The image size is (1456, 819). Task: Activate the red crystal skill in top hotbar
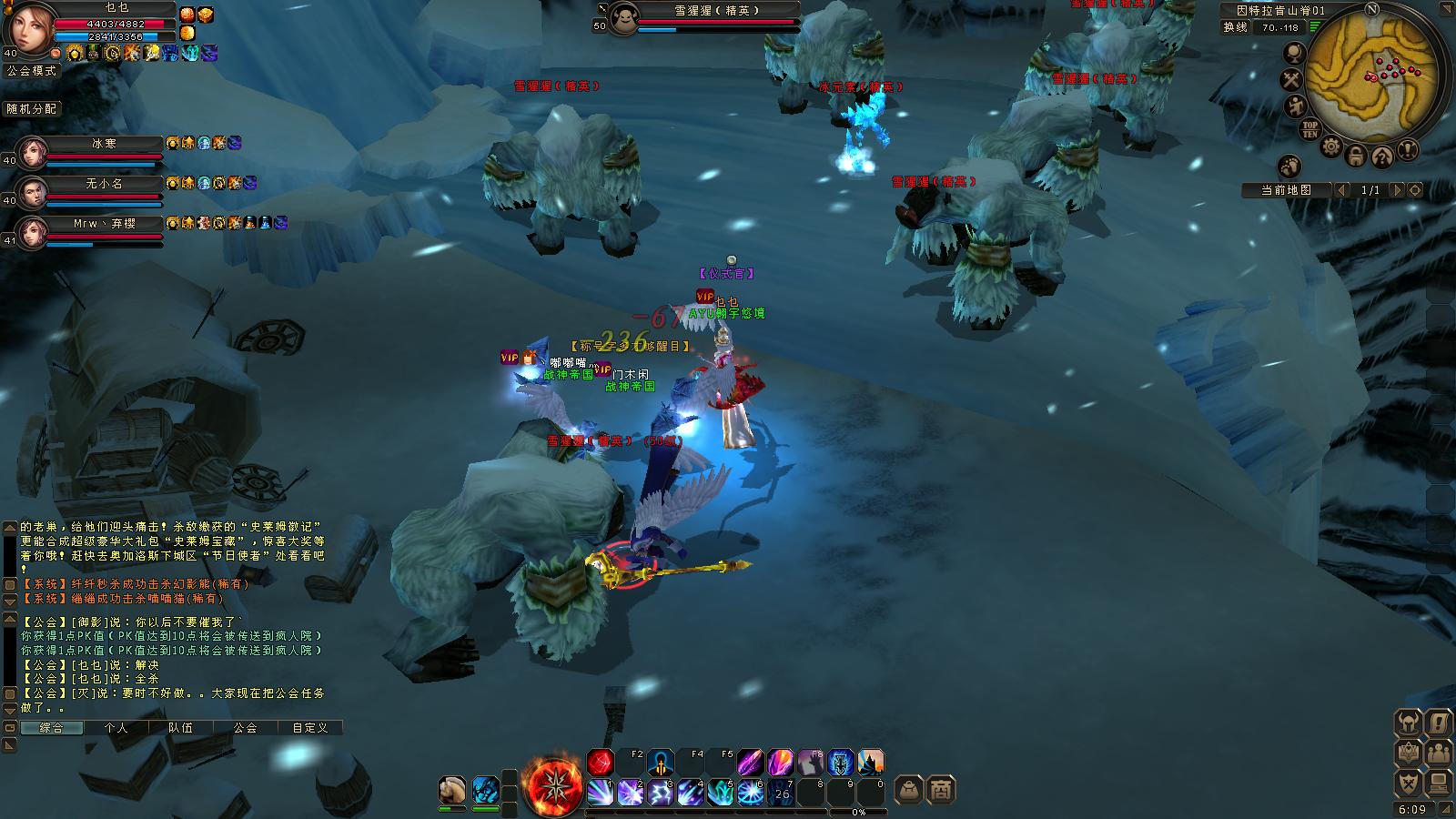[x=600, y=762]
